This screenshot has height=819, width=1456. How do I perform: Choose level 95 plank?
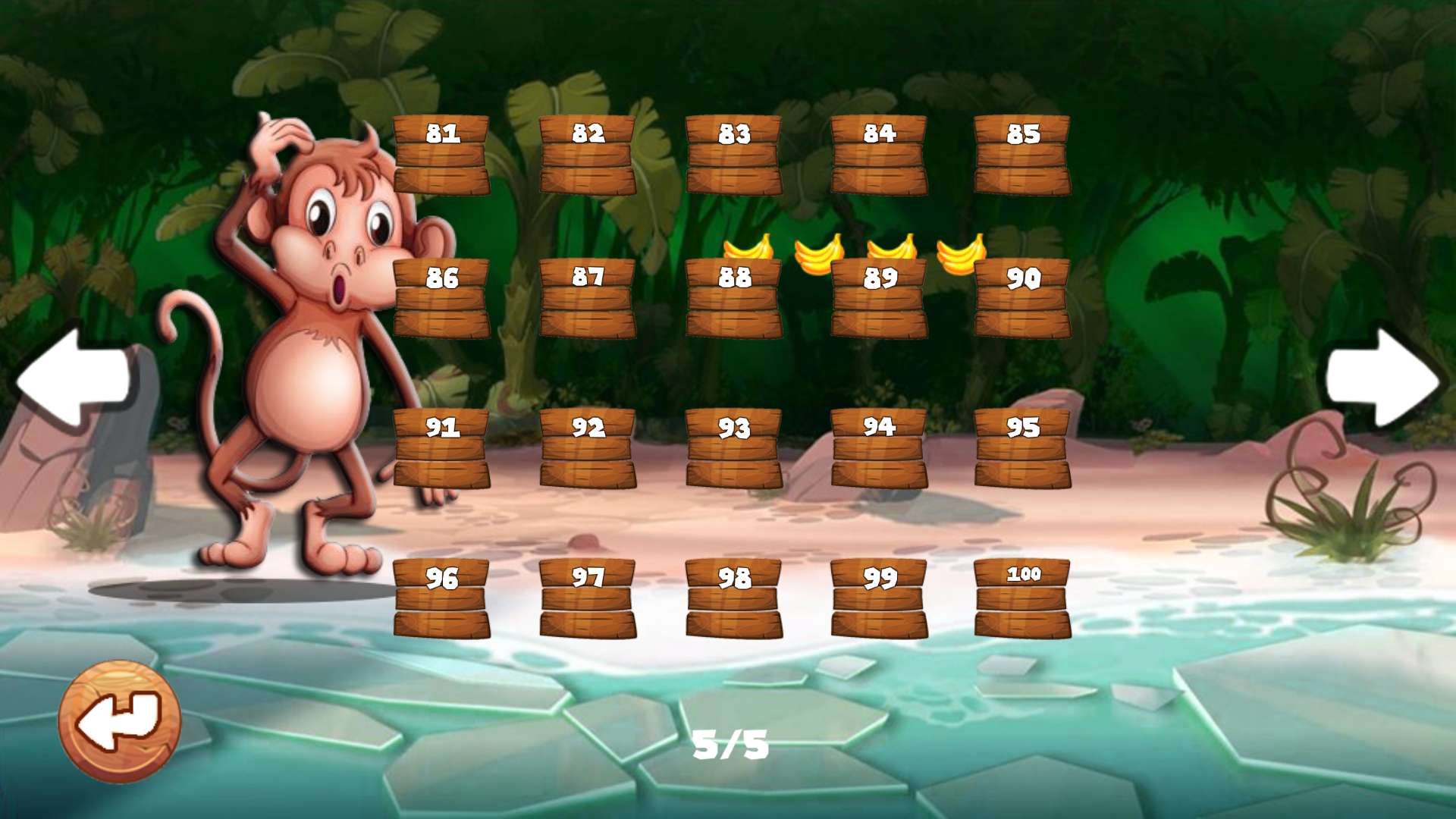(x=1022, y=448)
